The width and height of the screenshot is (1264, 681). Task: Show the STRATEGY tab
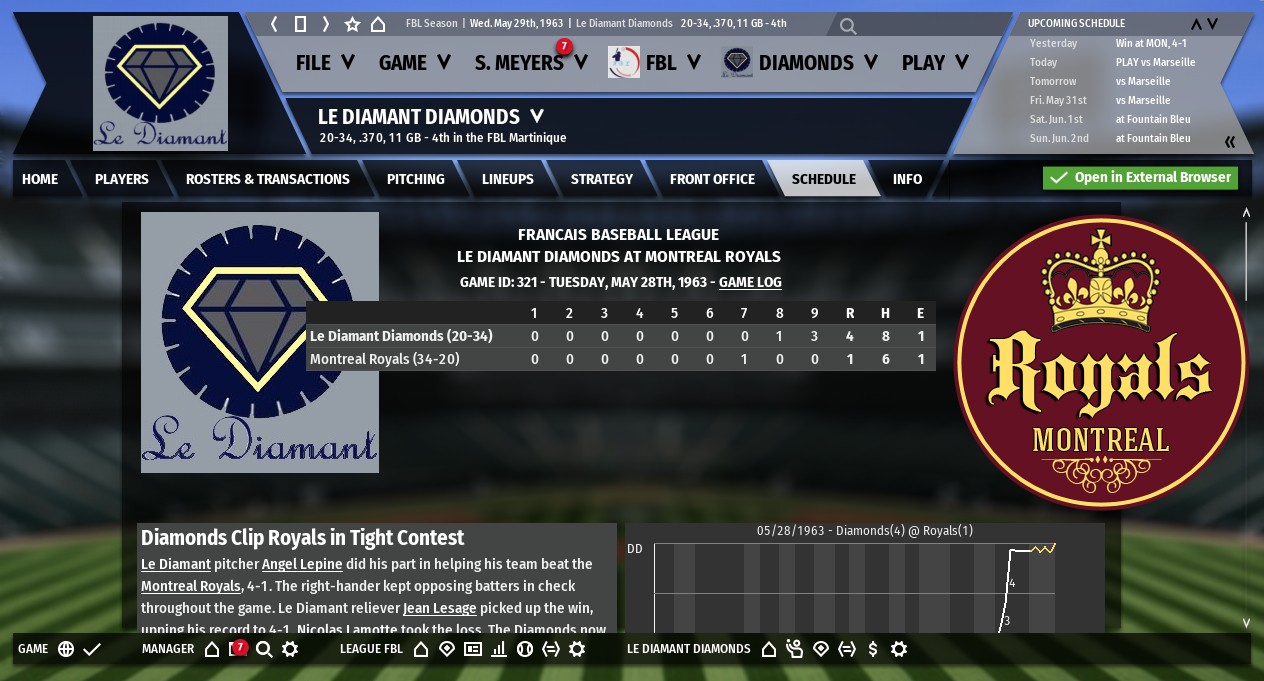tap(602, 179)
